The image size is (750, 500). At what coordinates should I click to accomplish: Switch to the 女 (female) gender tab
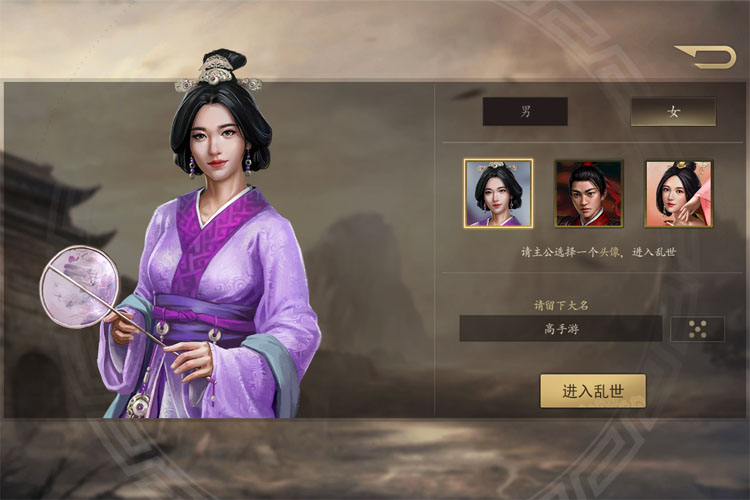click(673, 112)
